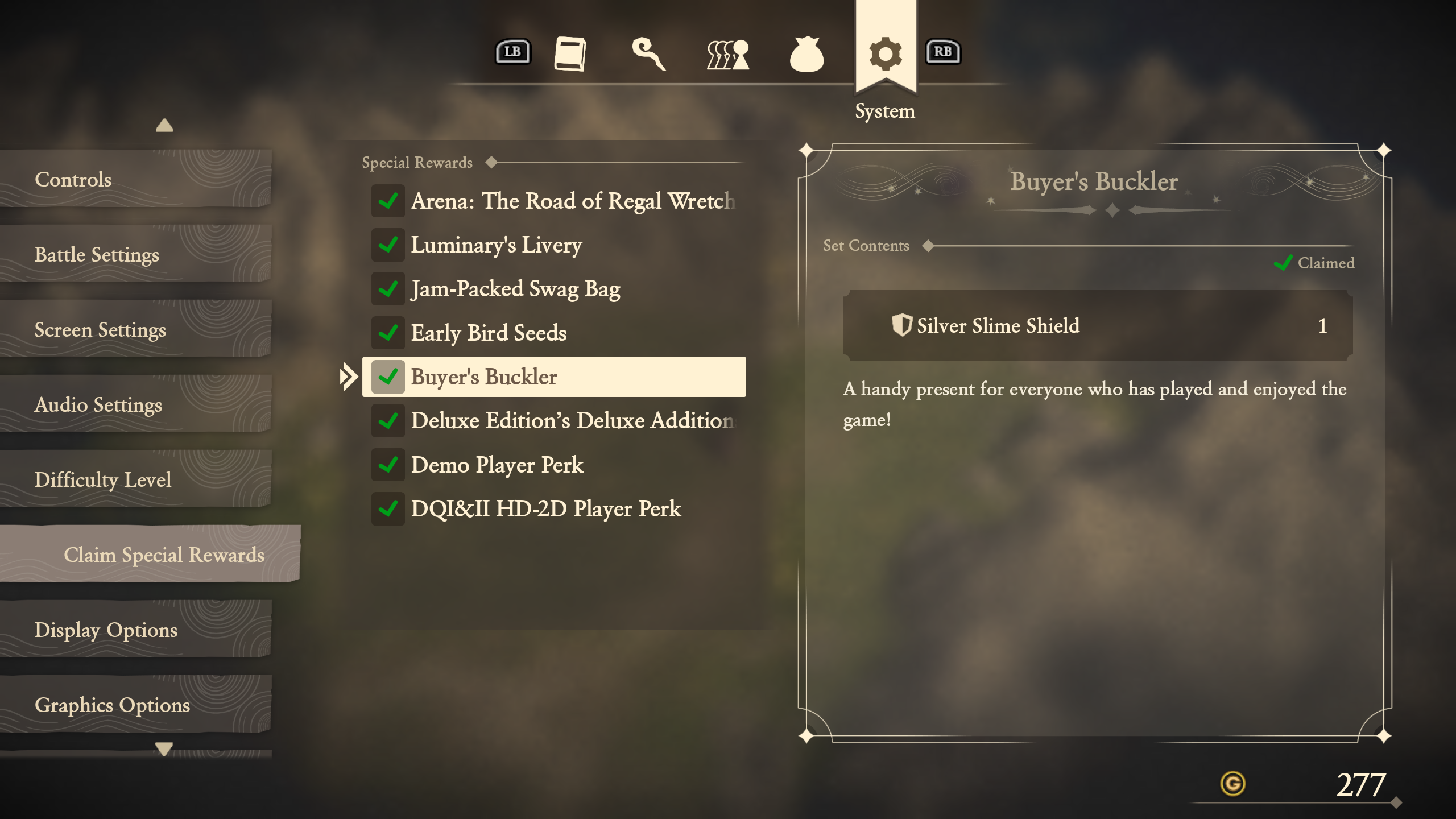Open the item bag tab
The height and width of the screenshot is (819, 1456).
tap(806, 55)
